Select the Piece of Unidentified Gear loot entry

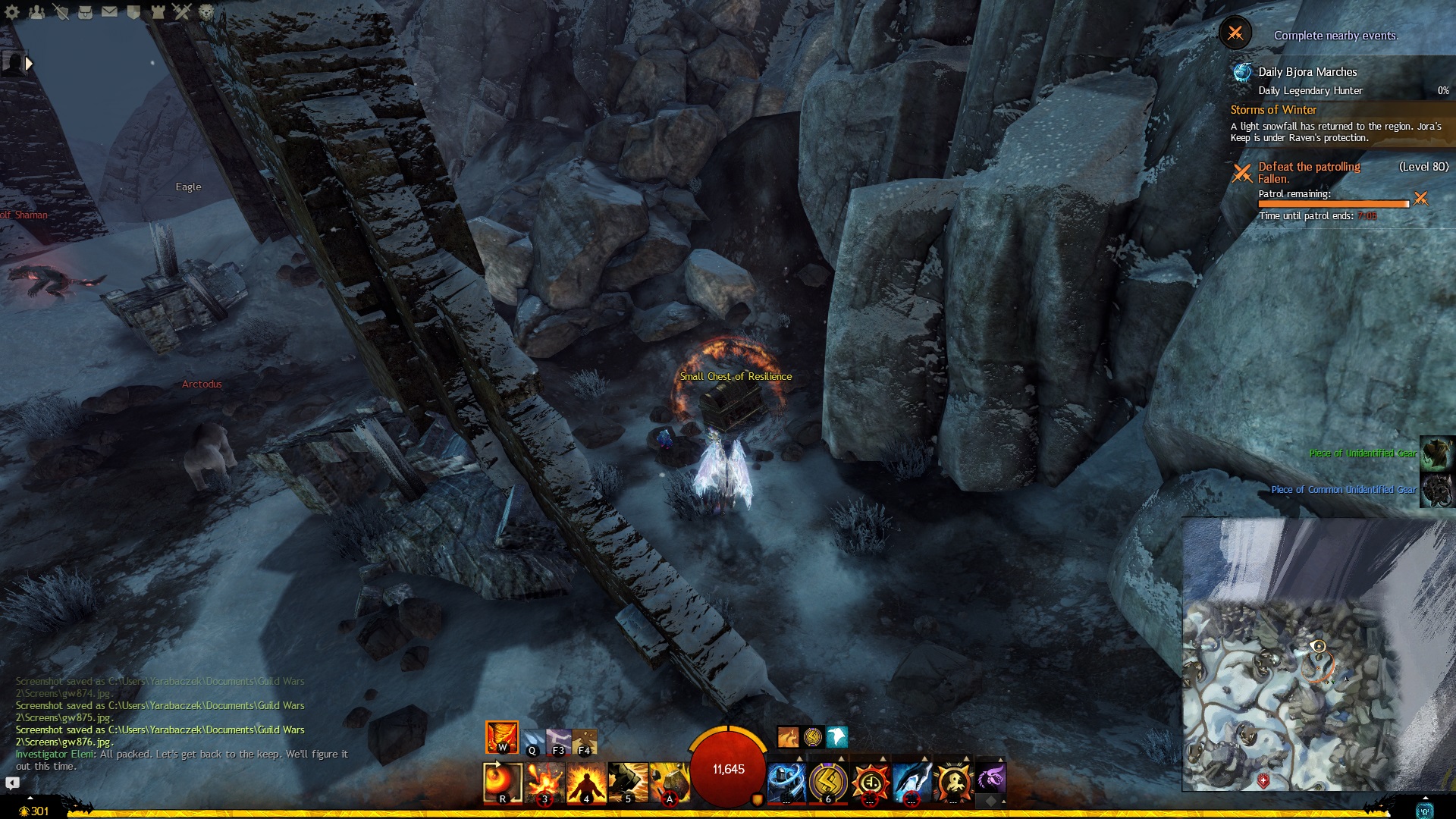point(1363,453)
